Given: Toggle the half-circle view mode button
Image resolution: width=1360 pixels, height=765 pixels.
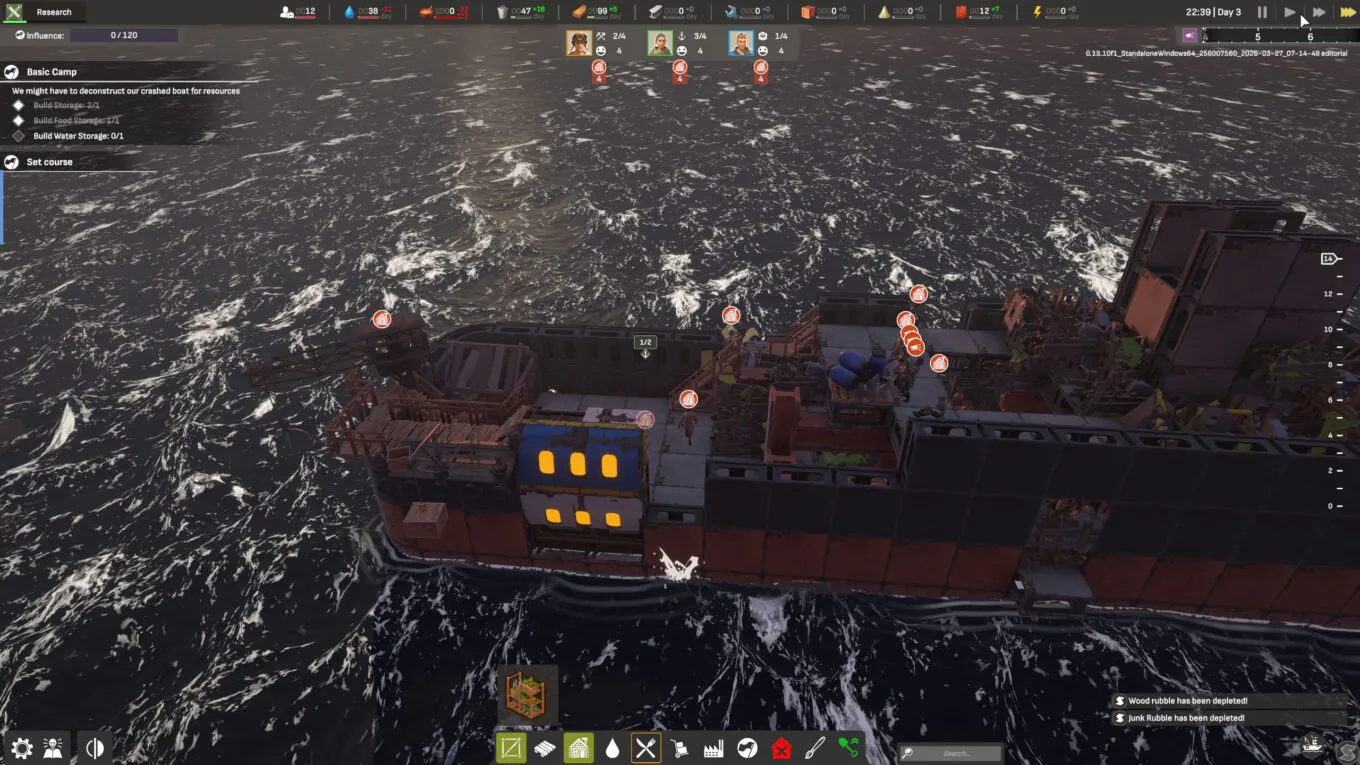Looking at the screenshot, I should pos(95,748).
